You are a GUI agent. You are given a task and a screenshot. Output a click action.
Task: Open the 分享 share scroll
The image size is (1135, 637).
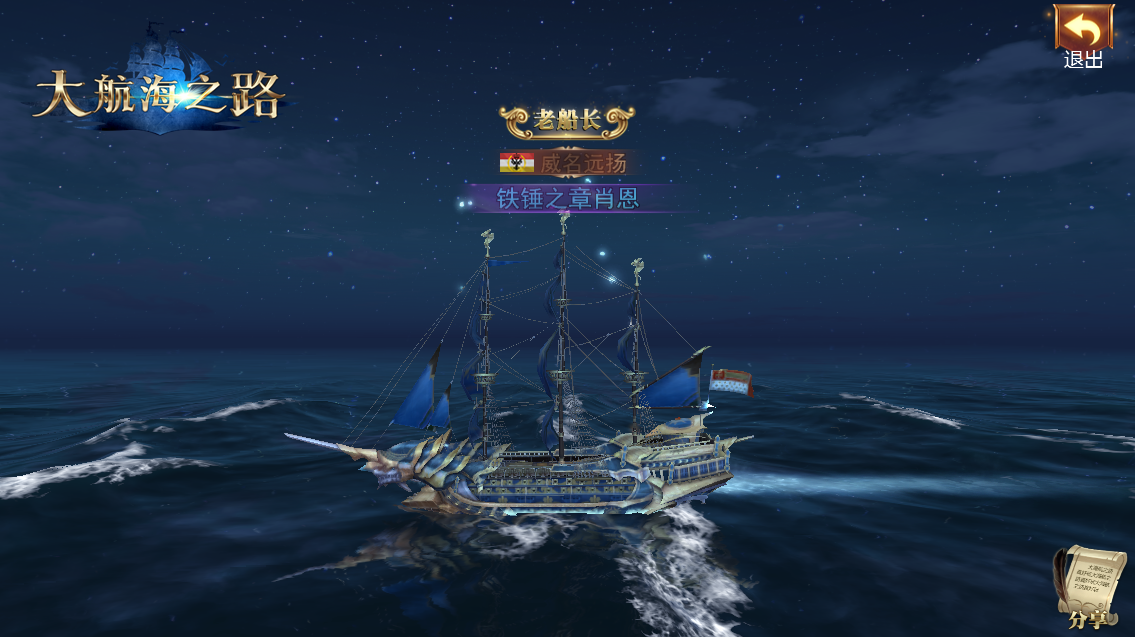[x=1089, y=588]
